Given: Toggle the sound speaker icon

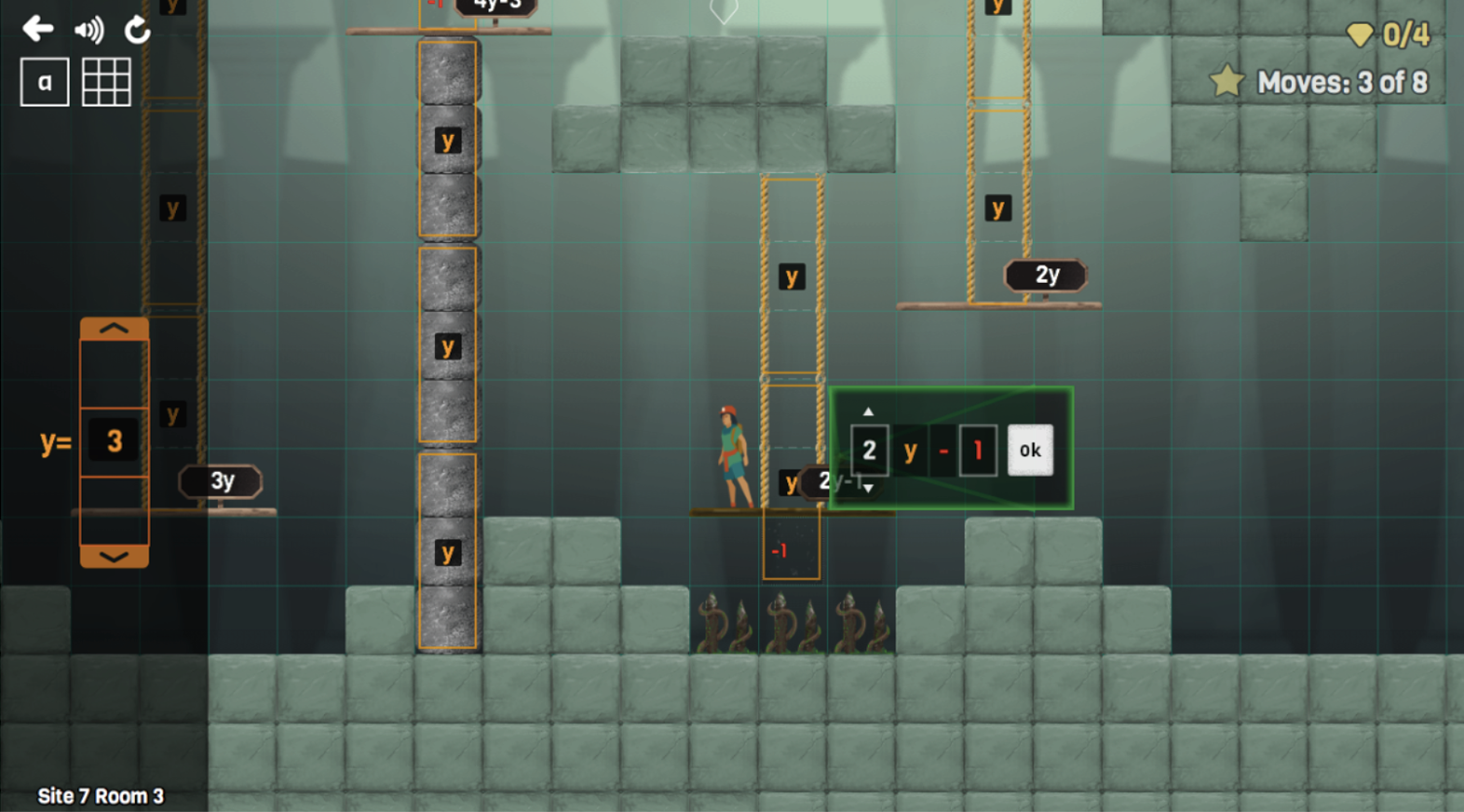Looking at the screenshot, I should pos(88,31).
